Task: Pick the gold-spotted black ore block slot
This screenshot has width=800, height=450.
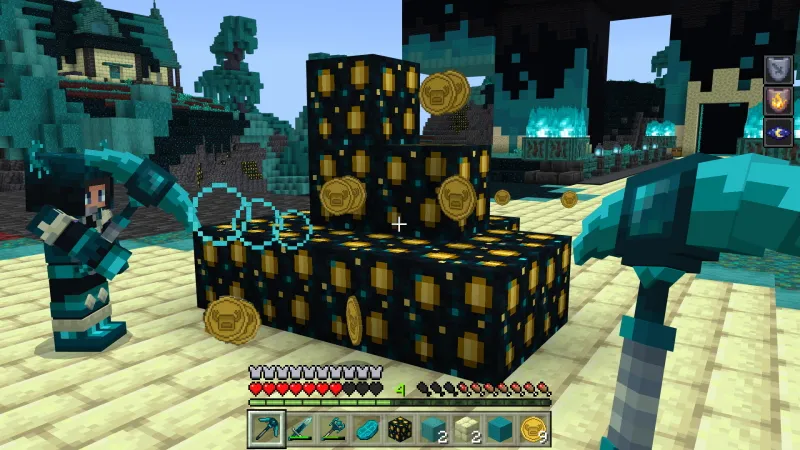Action: point(400,429)
